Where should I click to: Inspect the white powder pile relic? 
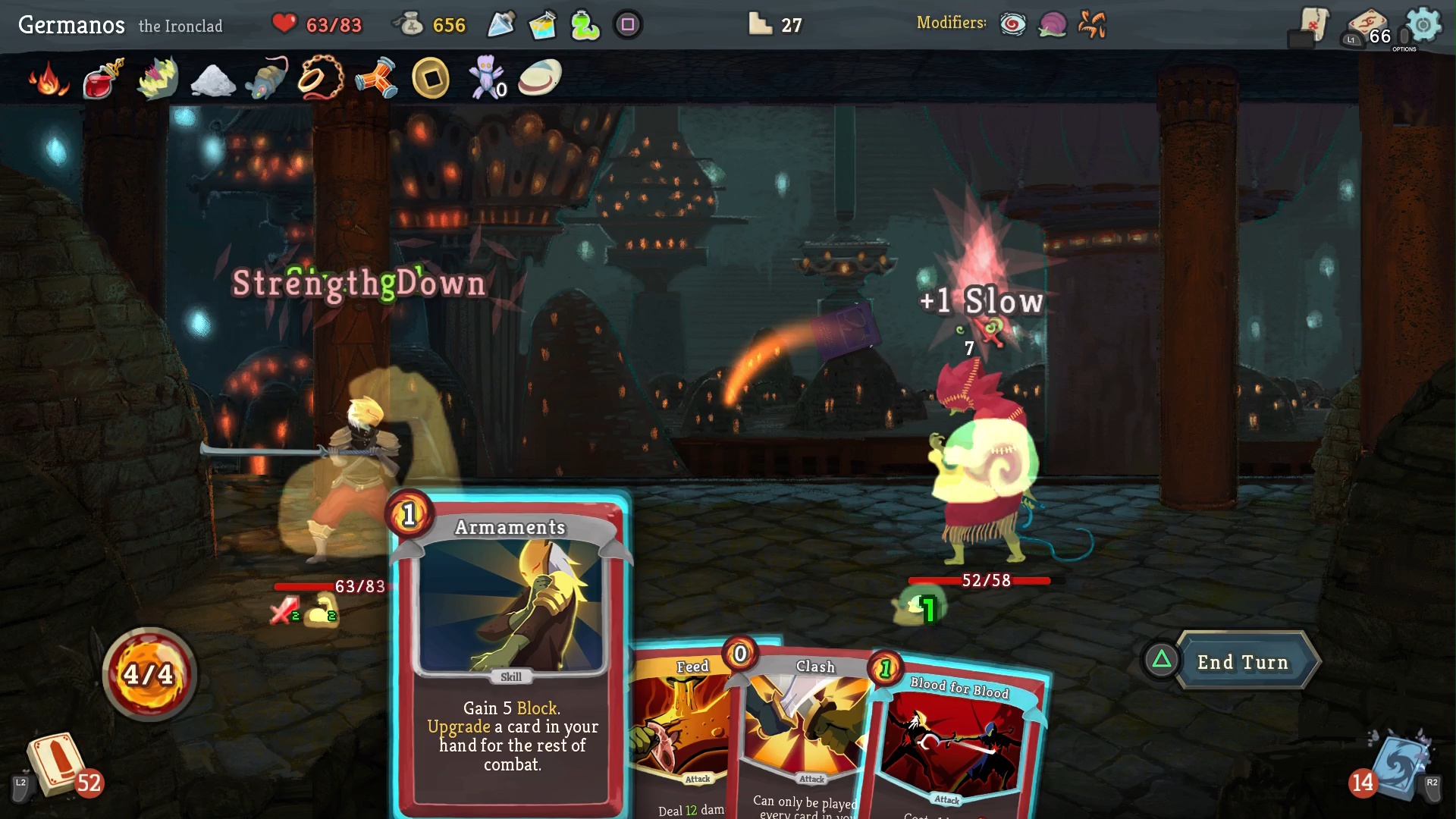pos(213,80)
